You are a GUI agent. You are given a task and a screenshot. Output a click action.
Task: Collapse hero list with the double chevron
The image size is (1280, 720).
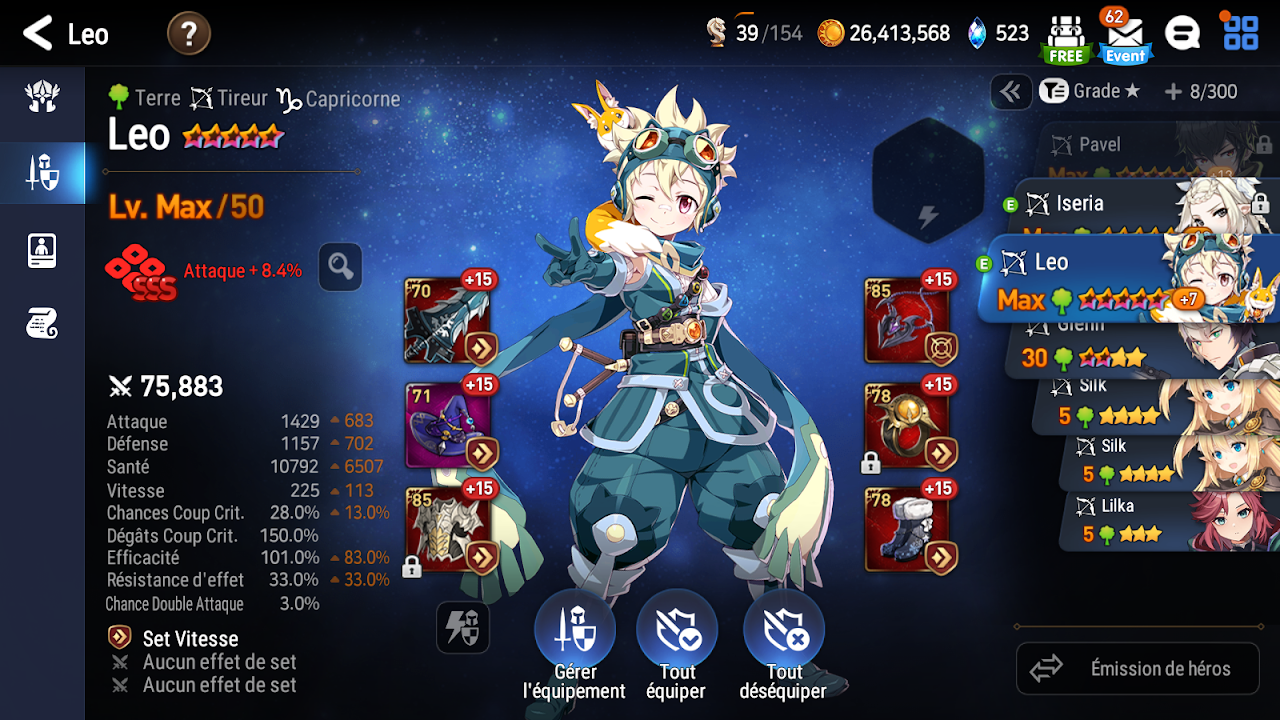(1011, 91)
